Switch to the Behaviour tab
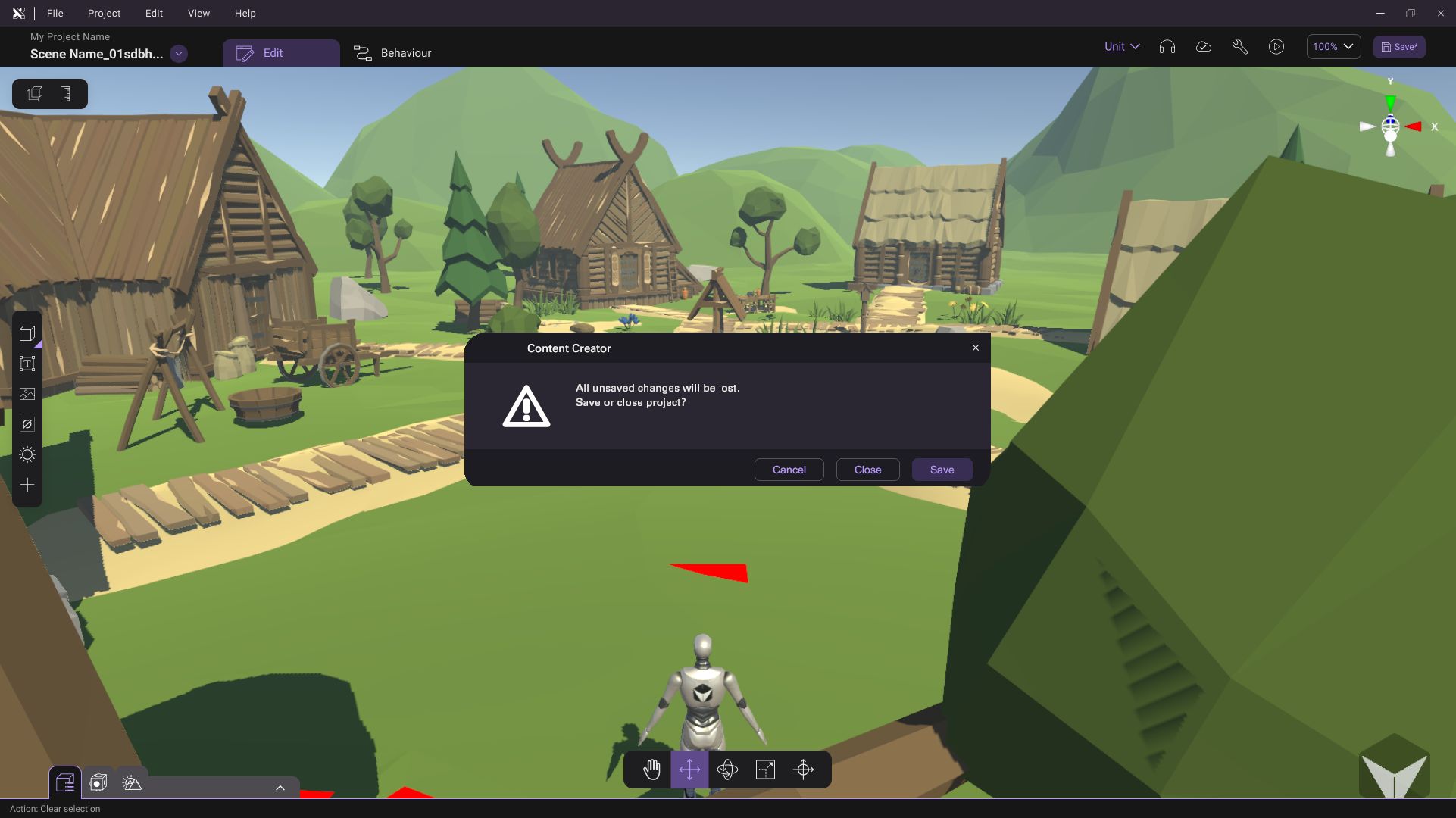The width and height of the screenshot is (1456, 818). (x=392, y=53)
